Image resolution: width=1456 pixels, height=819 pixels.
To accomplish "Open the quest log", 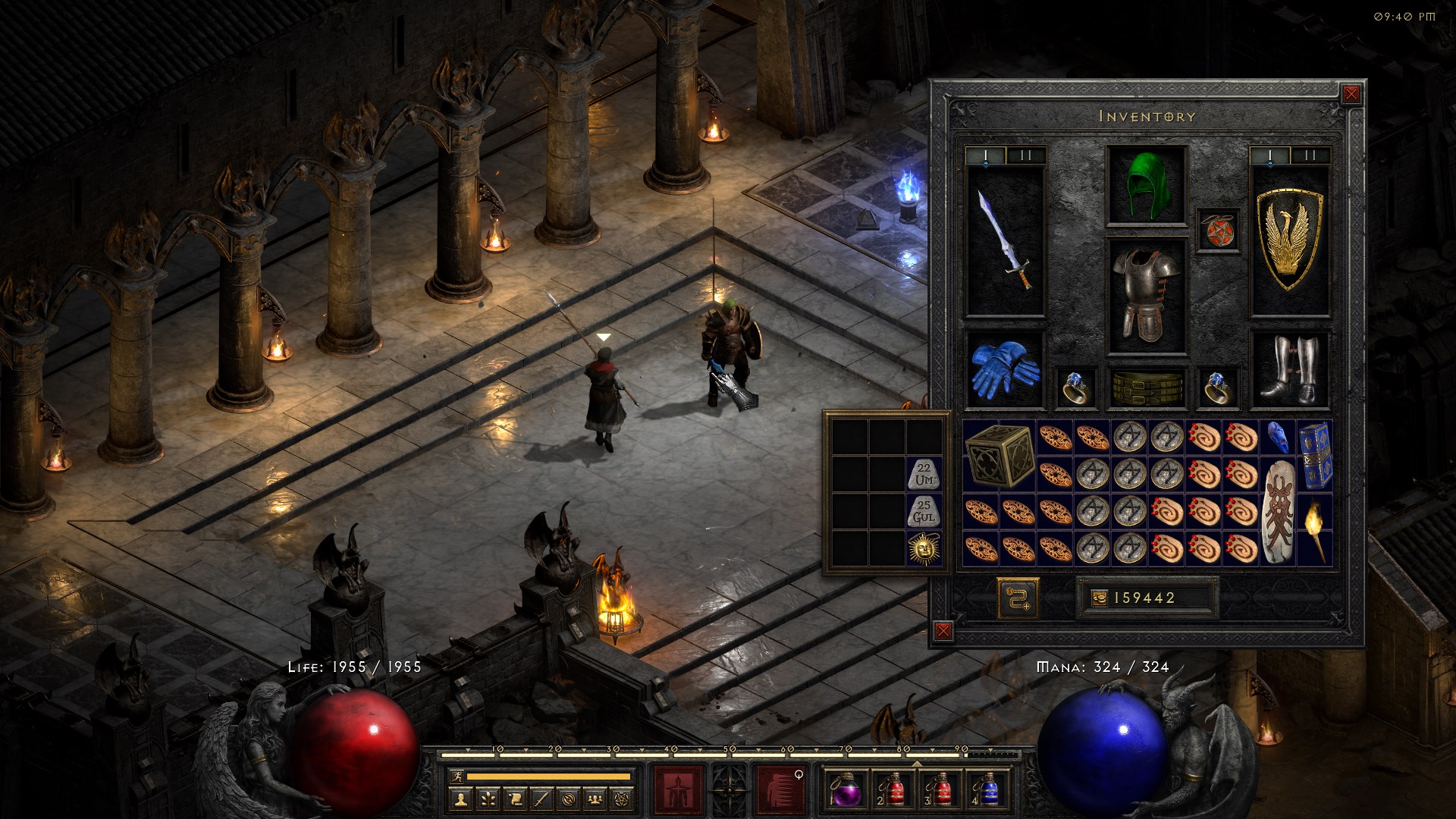I will click(x=515, y=799).
